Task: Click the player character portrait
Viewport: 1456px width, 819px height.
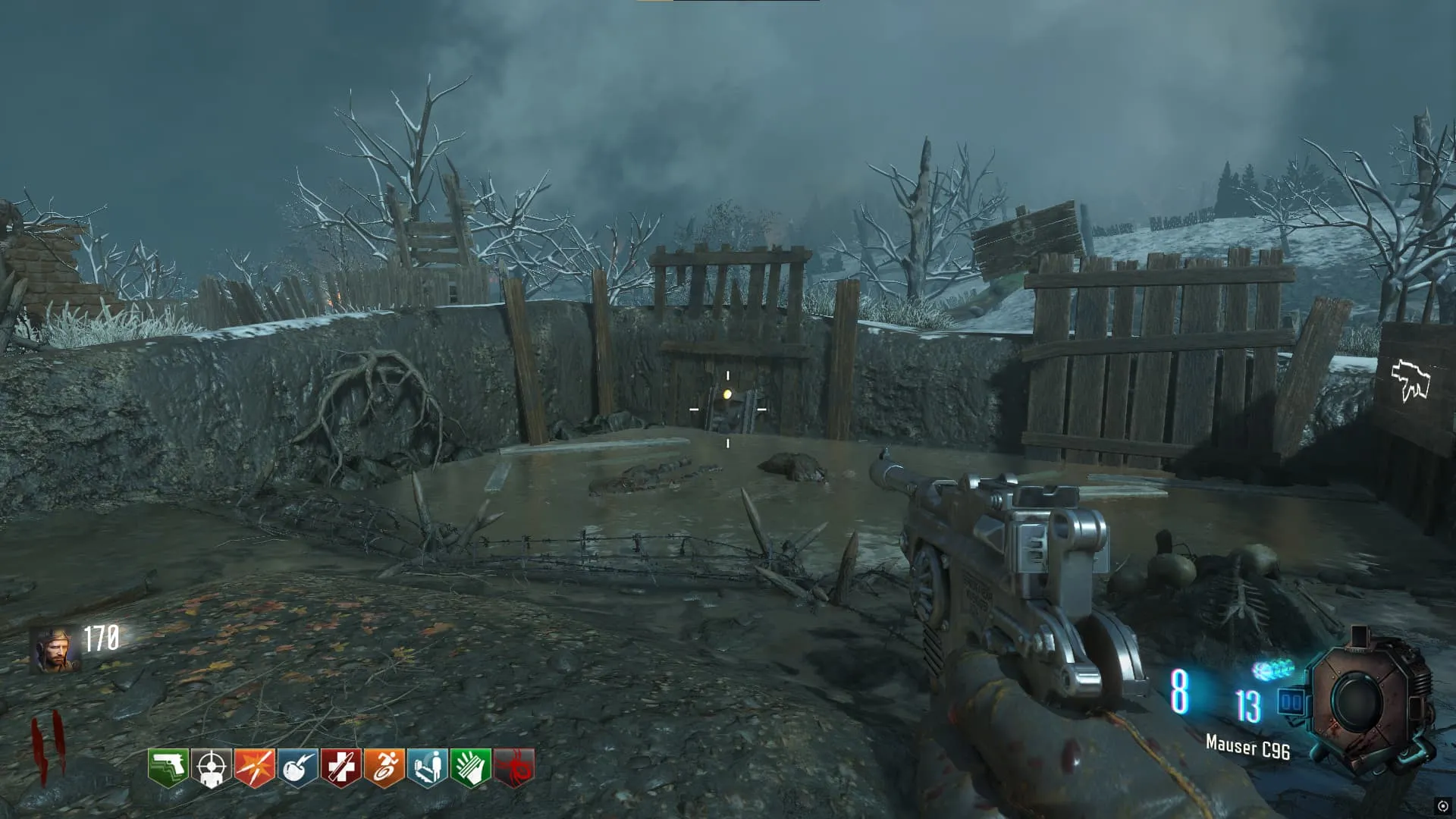Action: (x=55, y=650)
